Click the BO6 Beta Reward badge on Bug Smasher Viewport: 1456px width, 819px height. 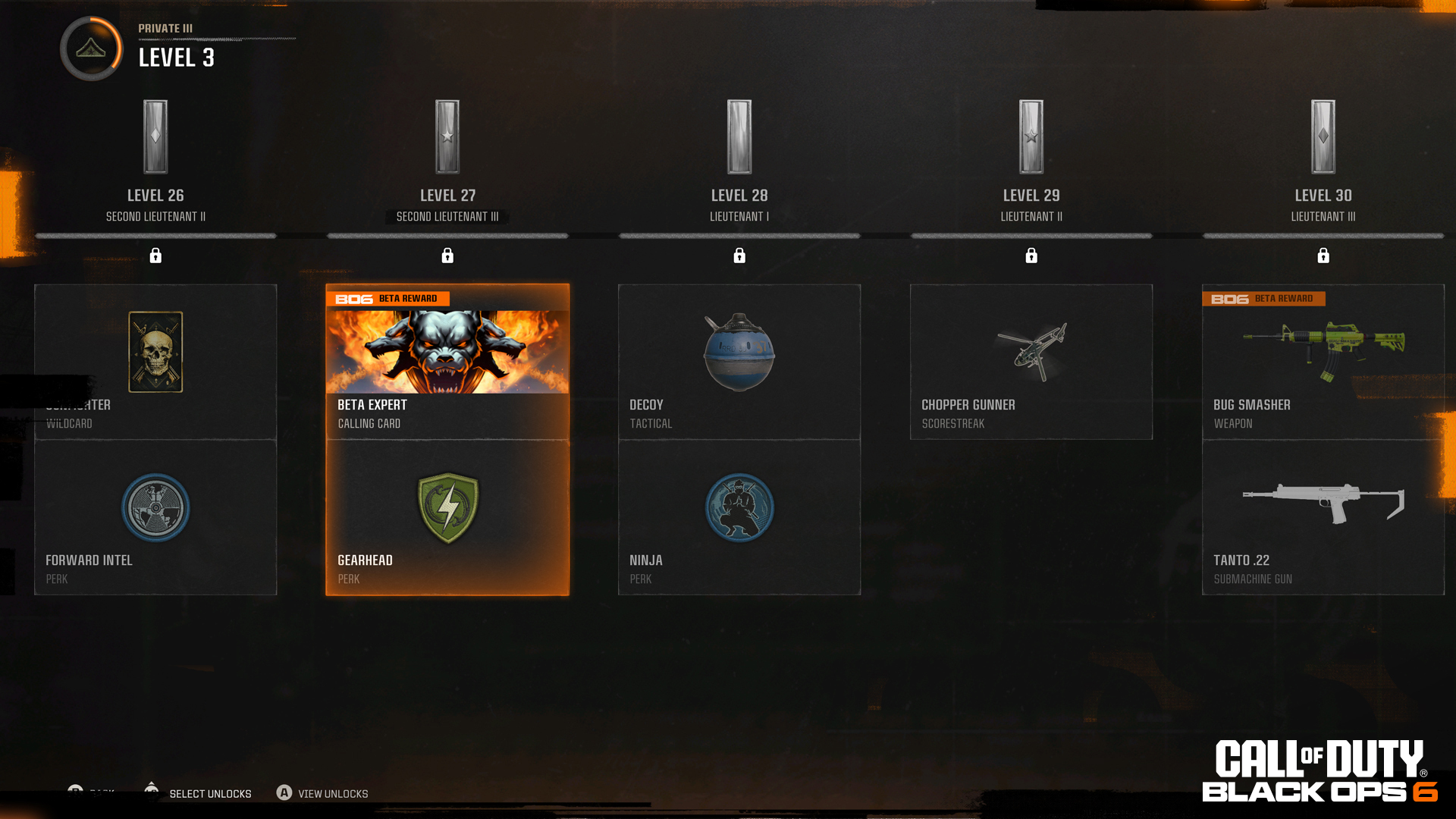coord(1263,298)
